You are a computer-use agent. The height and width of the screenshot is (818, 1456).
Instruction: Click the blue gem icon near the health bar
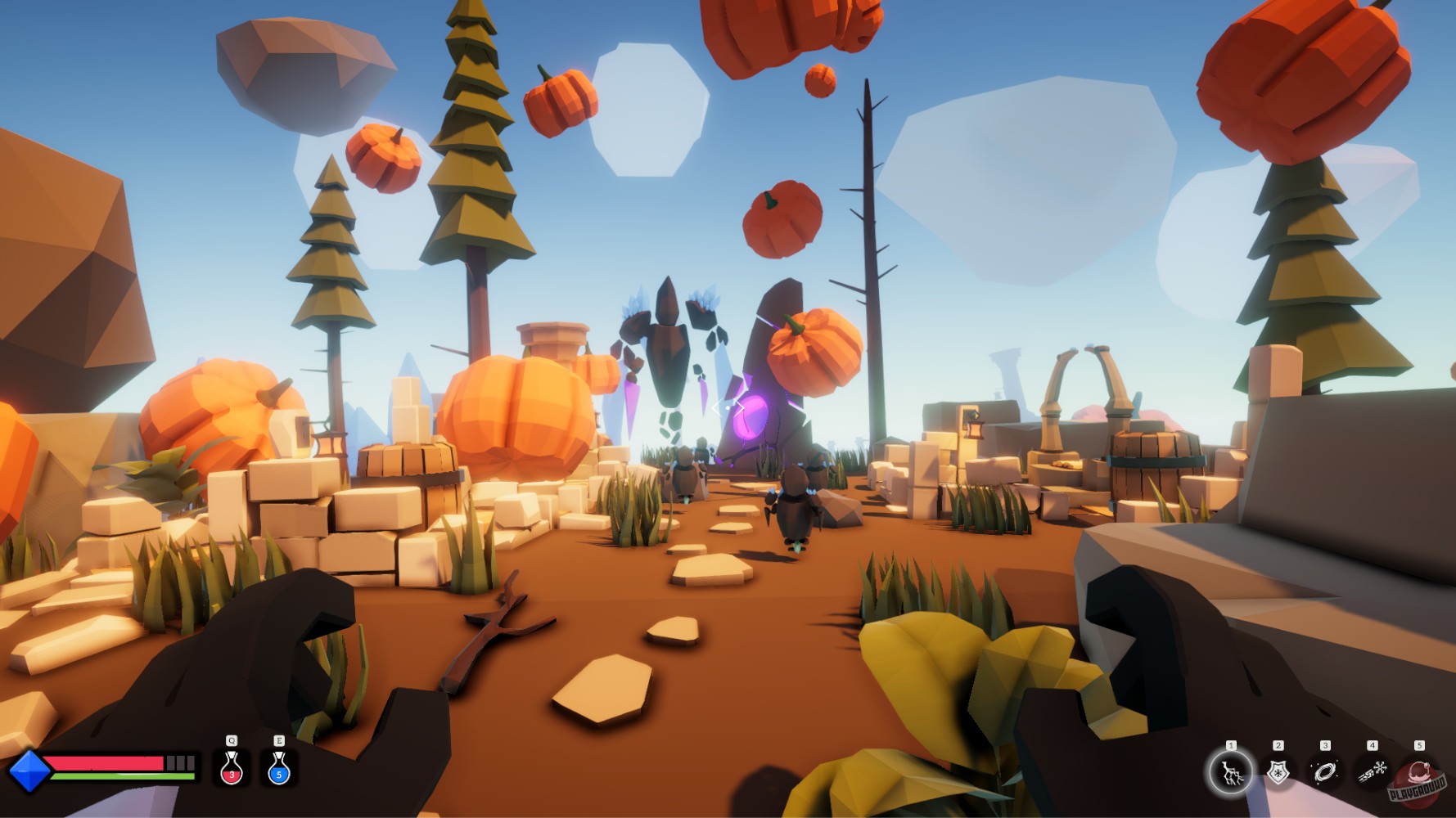(30, 771)
